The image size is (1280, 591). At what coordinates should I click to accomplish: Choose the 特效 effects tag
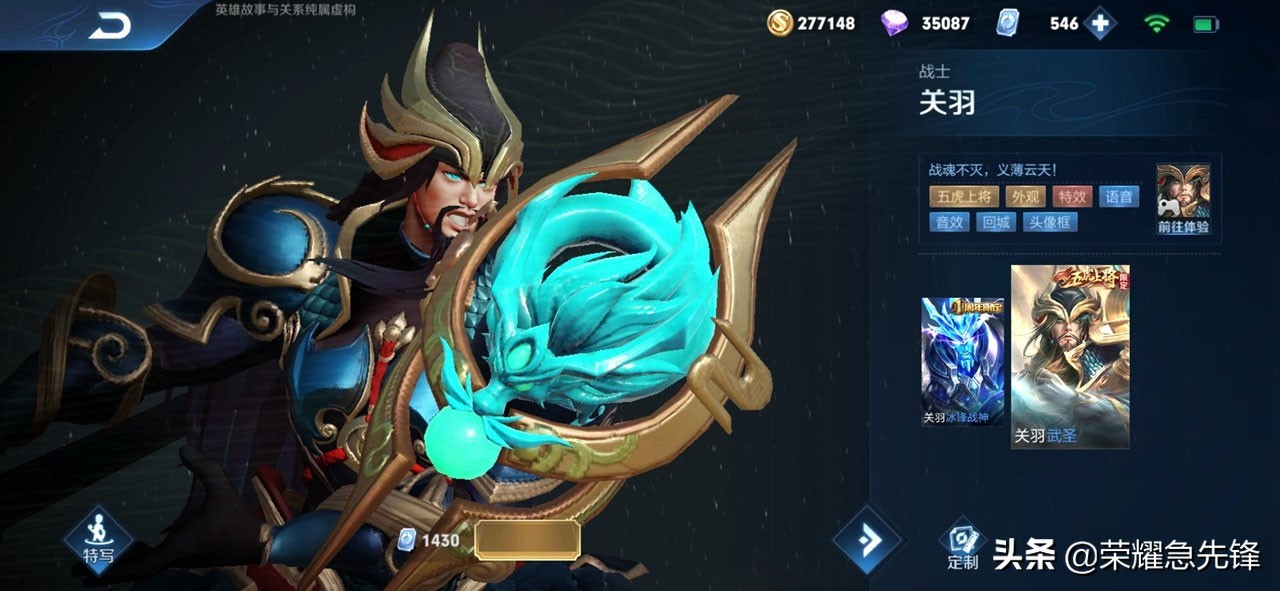pos(1073,197)
